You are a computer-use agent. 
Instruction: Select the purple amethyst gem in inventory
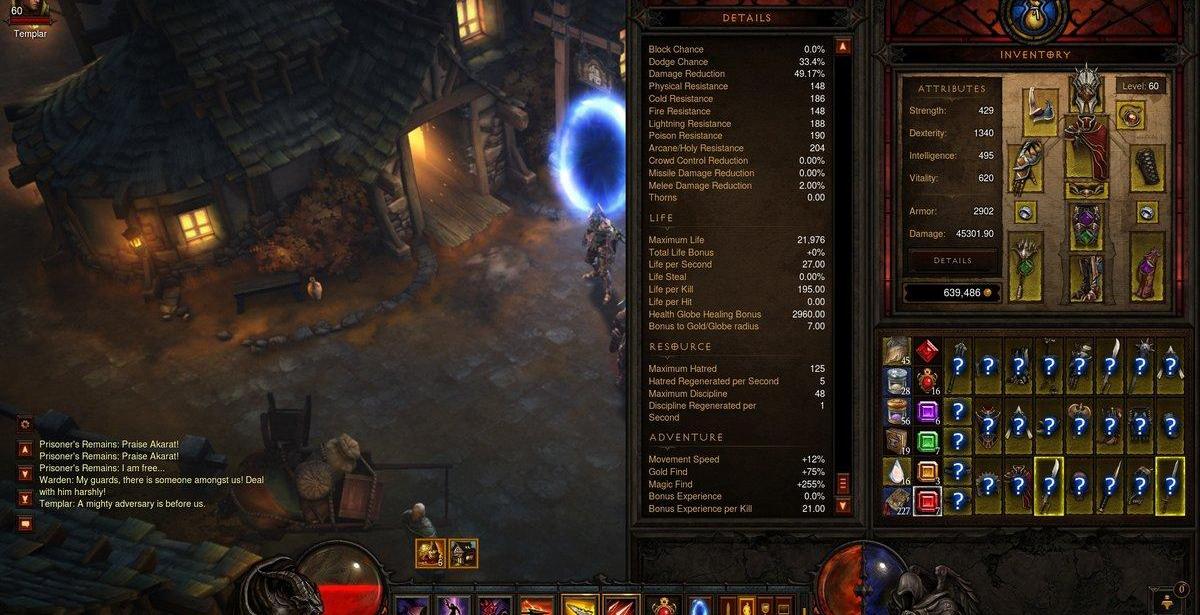tap(927, 411)
